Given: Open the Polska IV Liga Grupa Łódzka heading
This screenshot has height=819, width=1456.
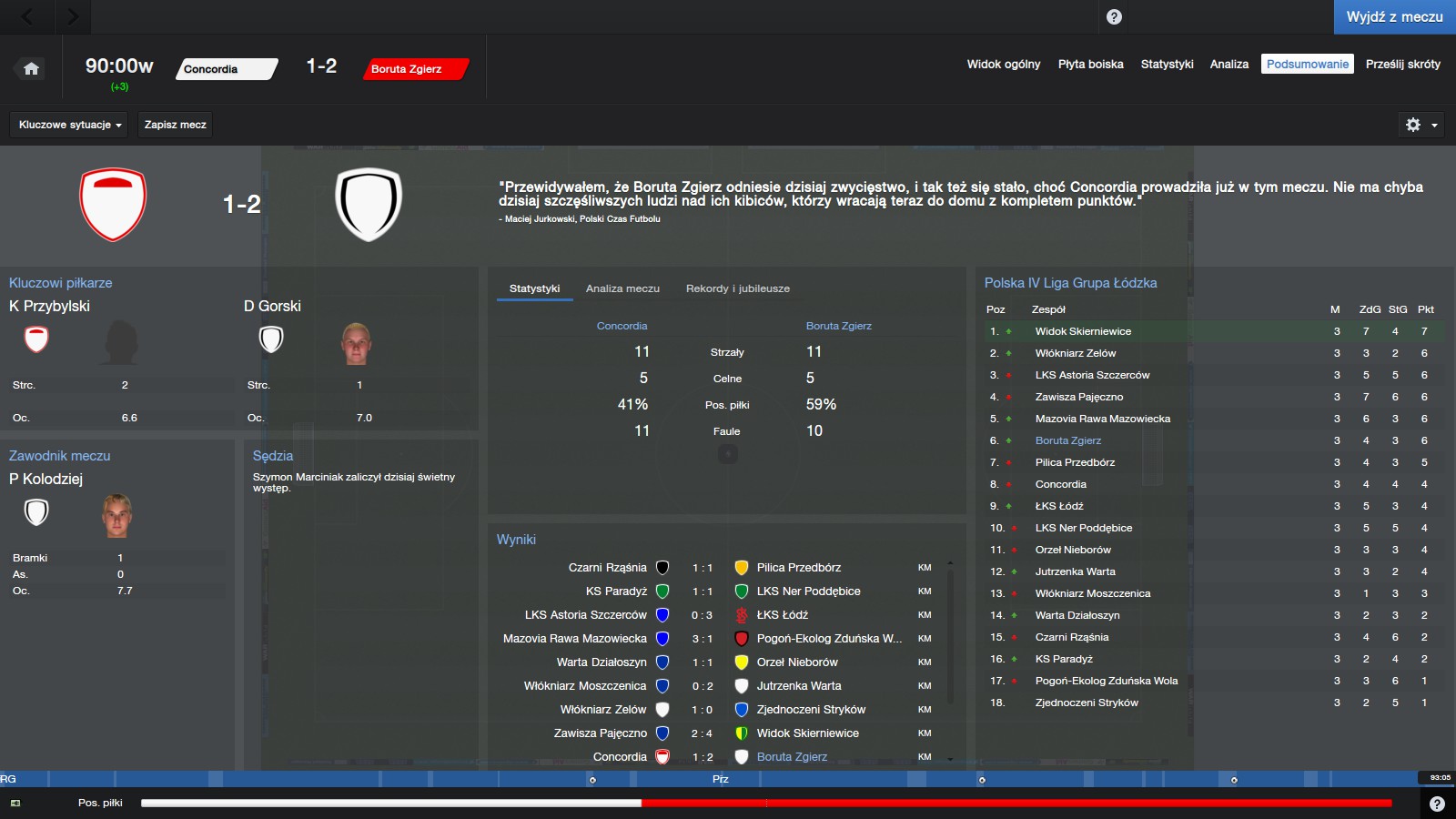Looking at the screenshot, I should [1070, 283].
